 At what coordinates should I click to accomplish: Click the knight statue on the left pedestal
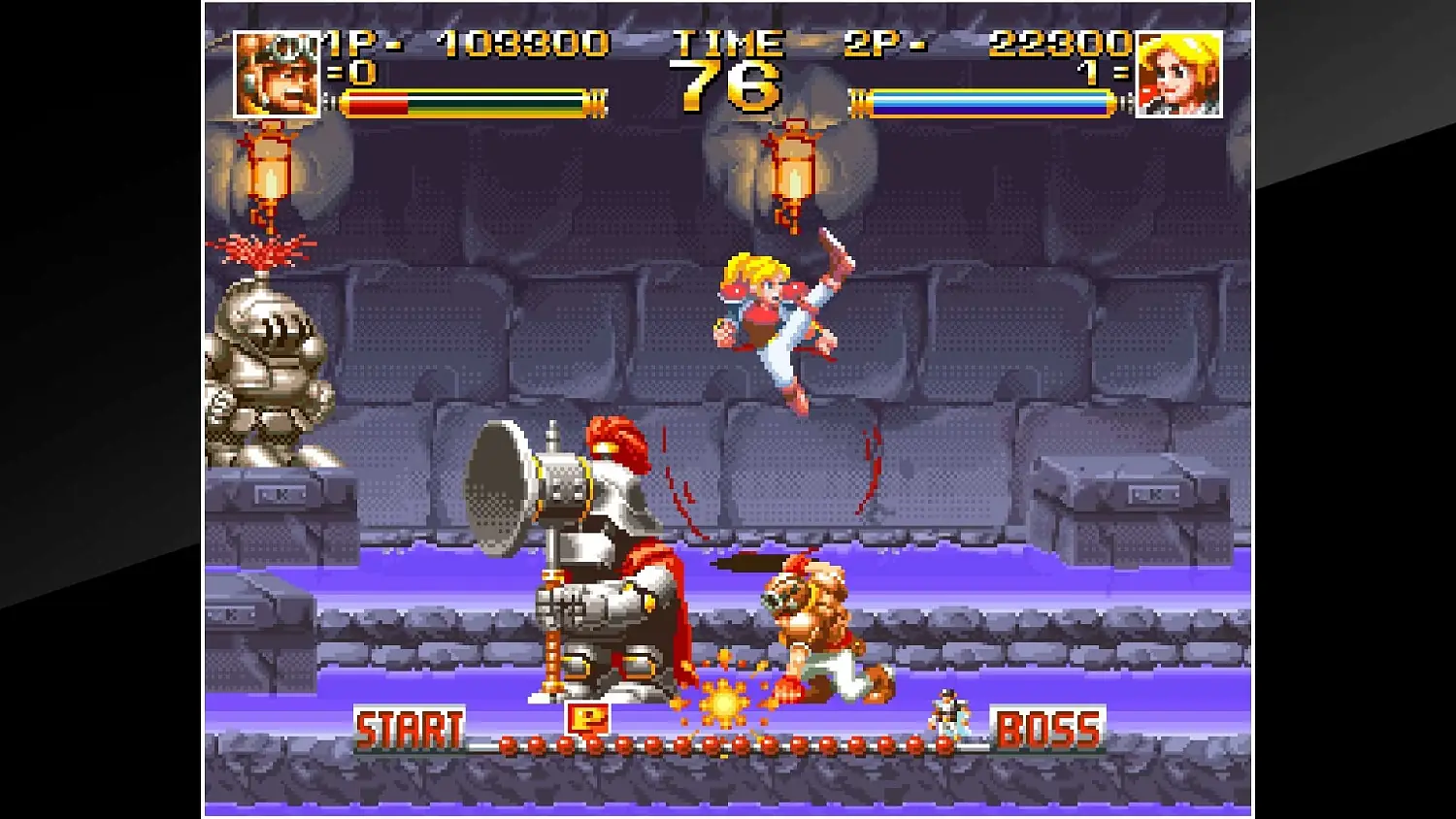point(267,369)
